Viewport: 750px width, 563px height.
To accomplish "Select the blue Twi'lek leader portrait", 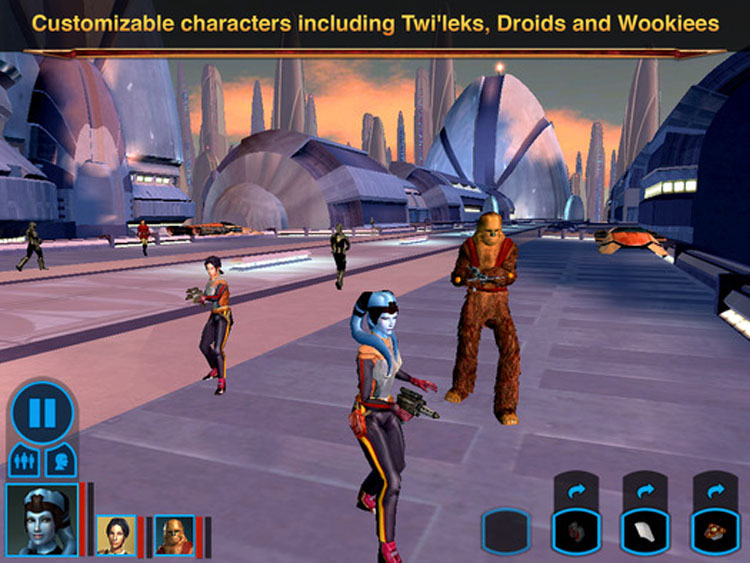I will 42,519.
